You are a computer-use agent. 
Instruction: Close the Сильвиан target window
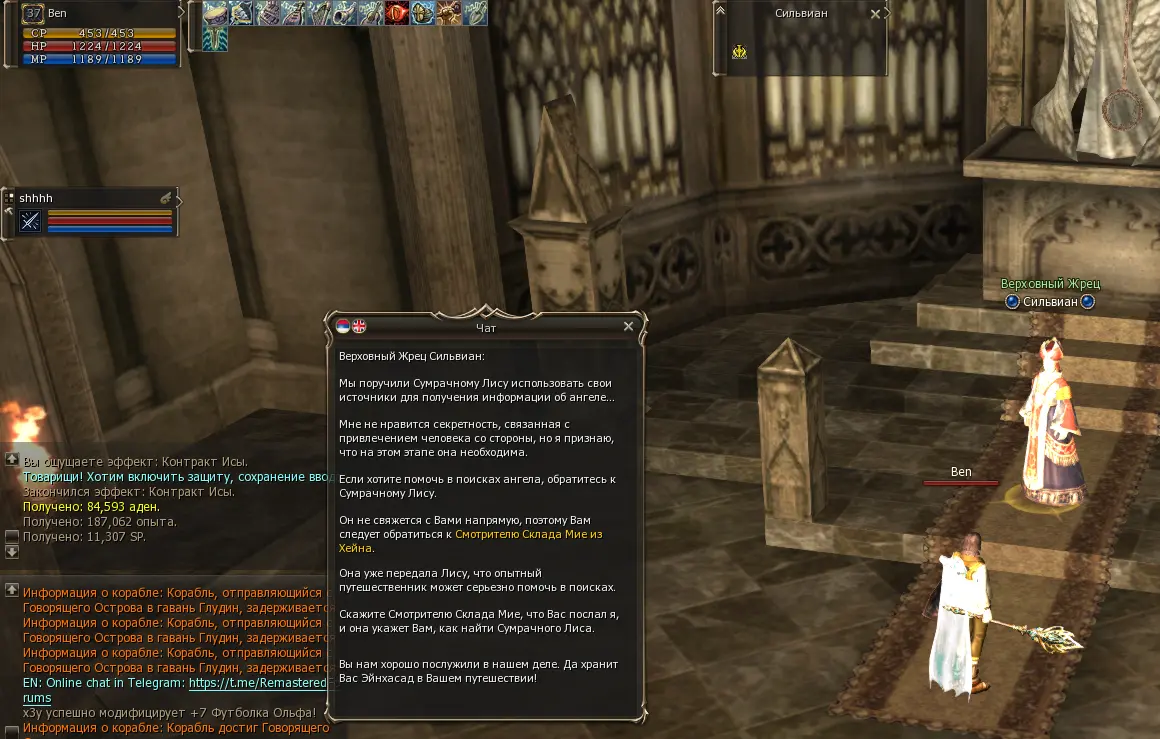click(x=876, y=14)
